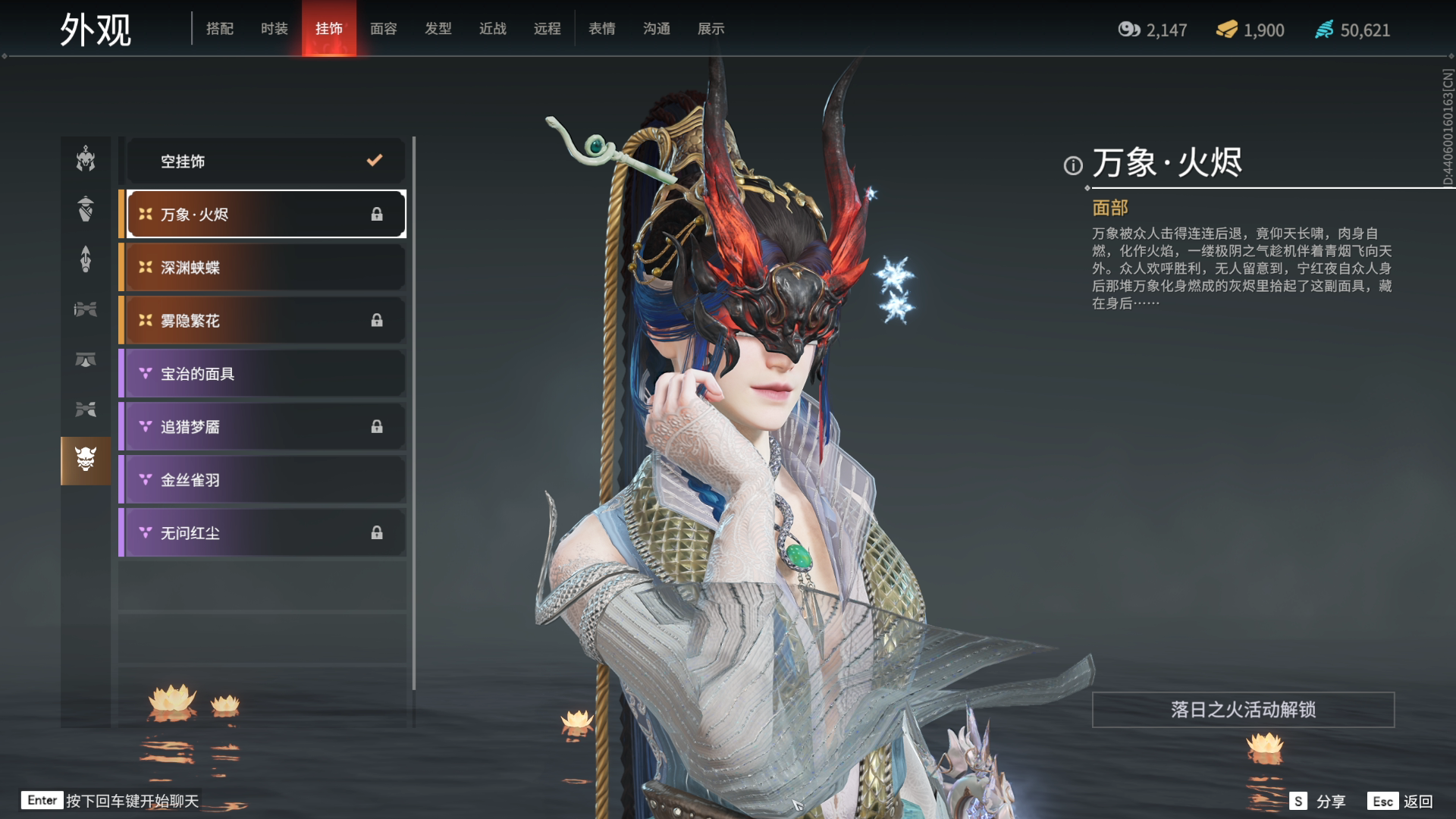Open the 时装 tab
The image size is (1456, 819).
click(274, 29)
